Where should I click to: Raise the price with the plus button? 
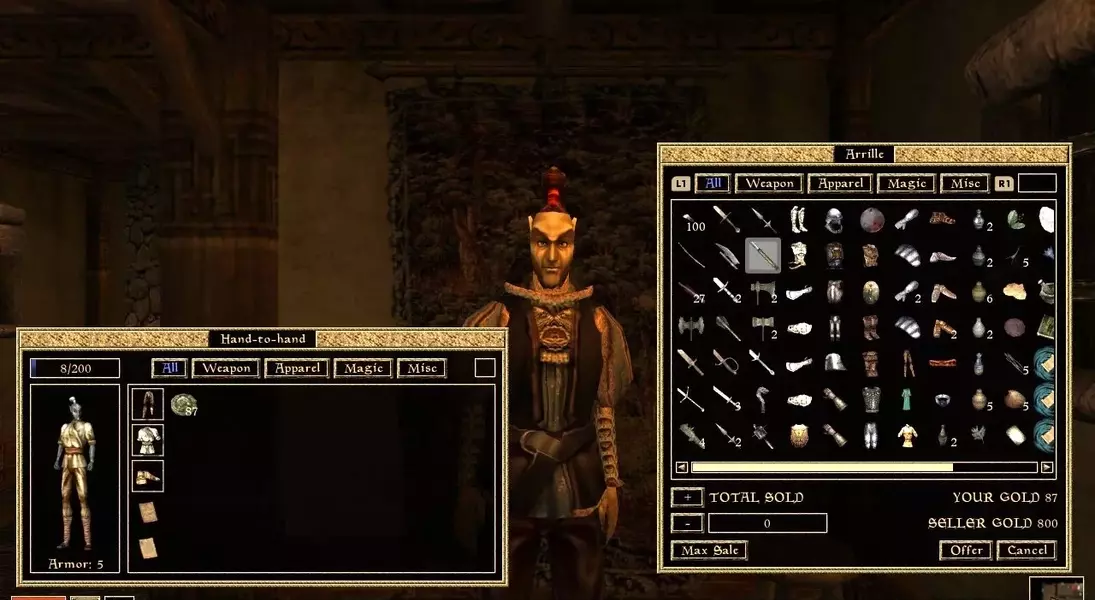click(x=687, y=497)
